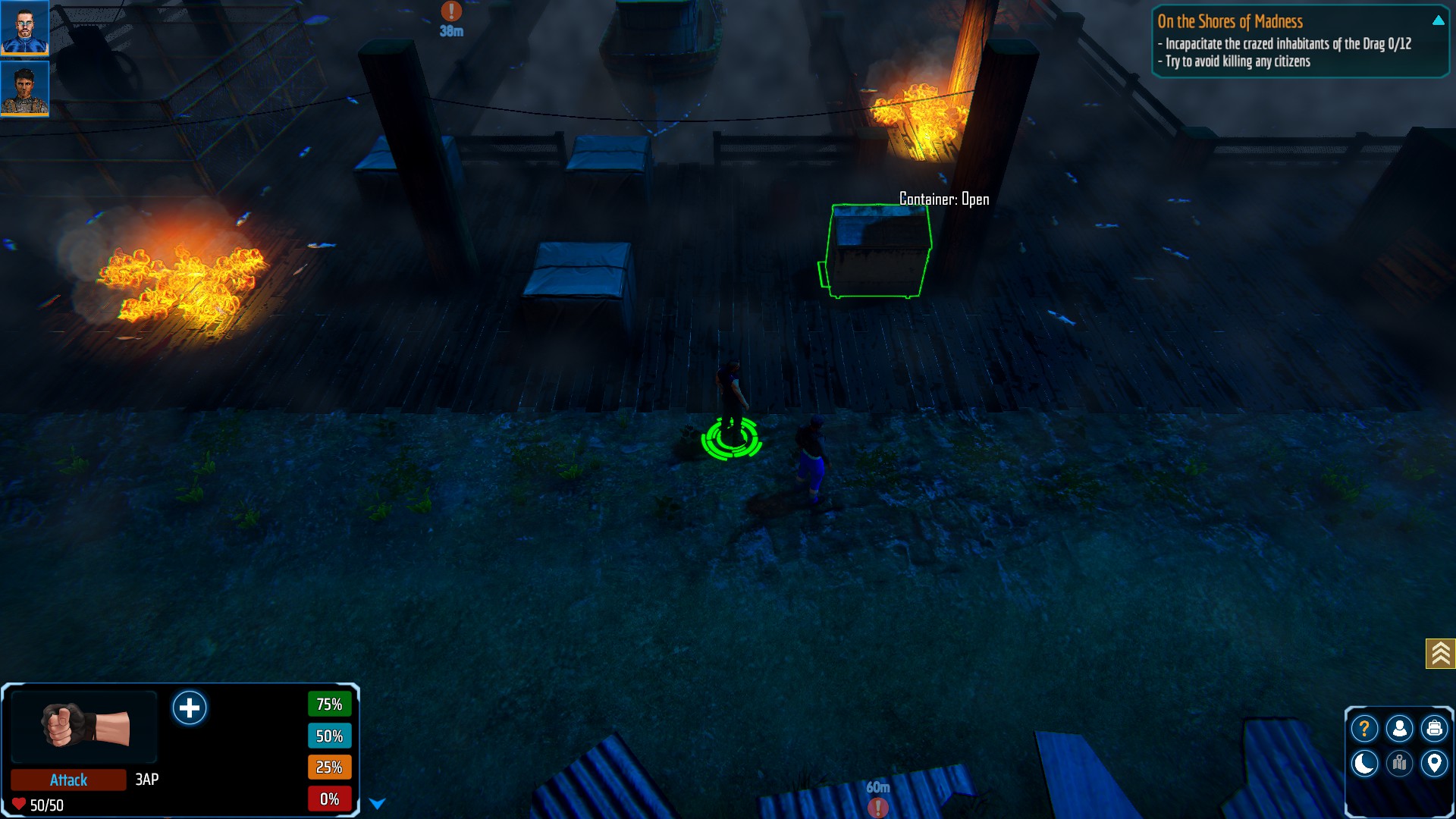This screenshot has height=819, width=1456.
Task: Click the round plus button
Action: pyautogui.click(x=190, y=708)
